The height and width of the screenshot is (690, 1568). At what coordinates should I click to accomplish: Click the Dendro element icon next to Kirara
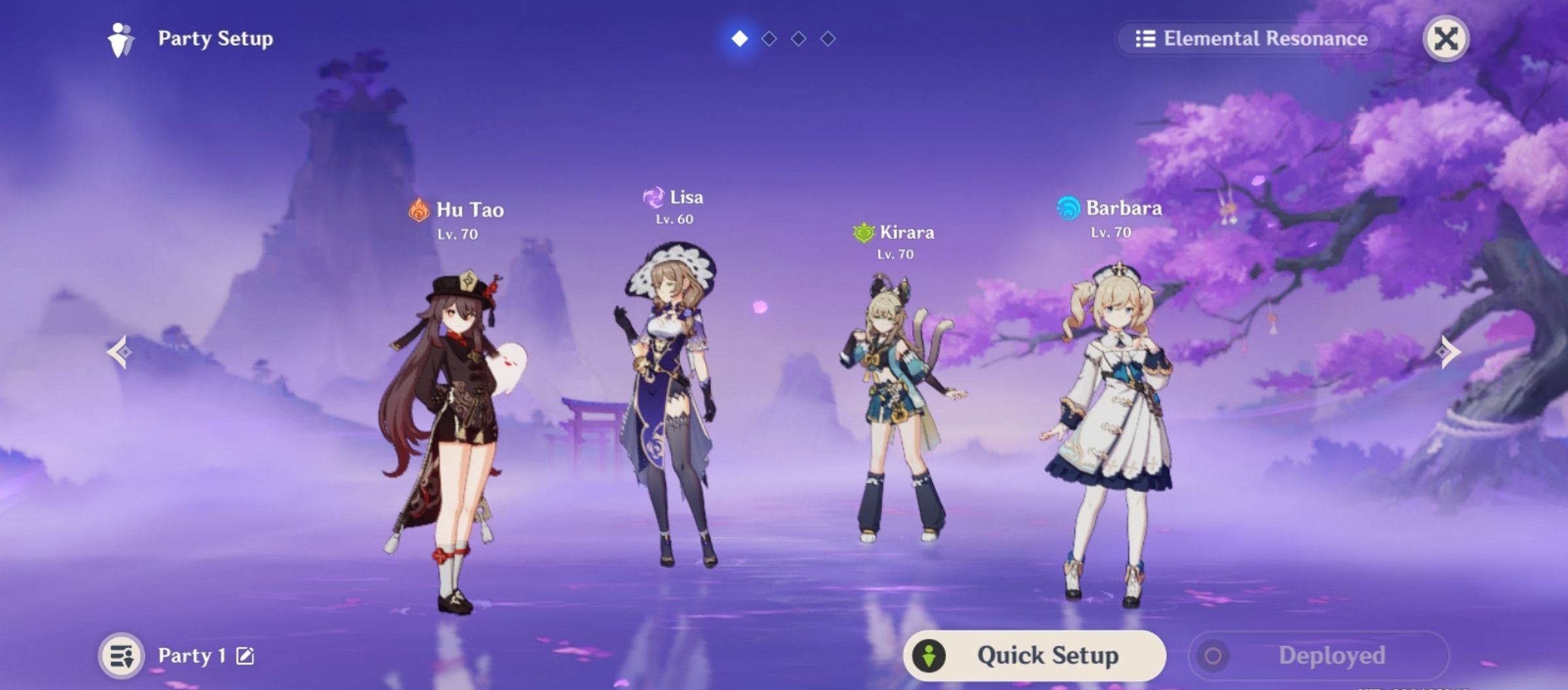pyautogui.click(x=863, y=232)
